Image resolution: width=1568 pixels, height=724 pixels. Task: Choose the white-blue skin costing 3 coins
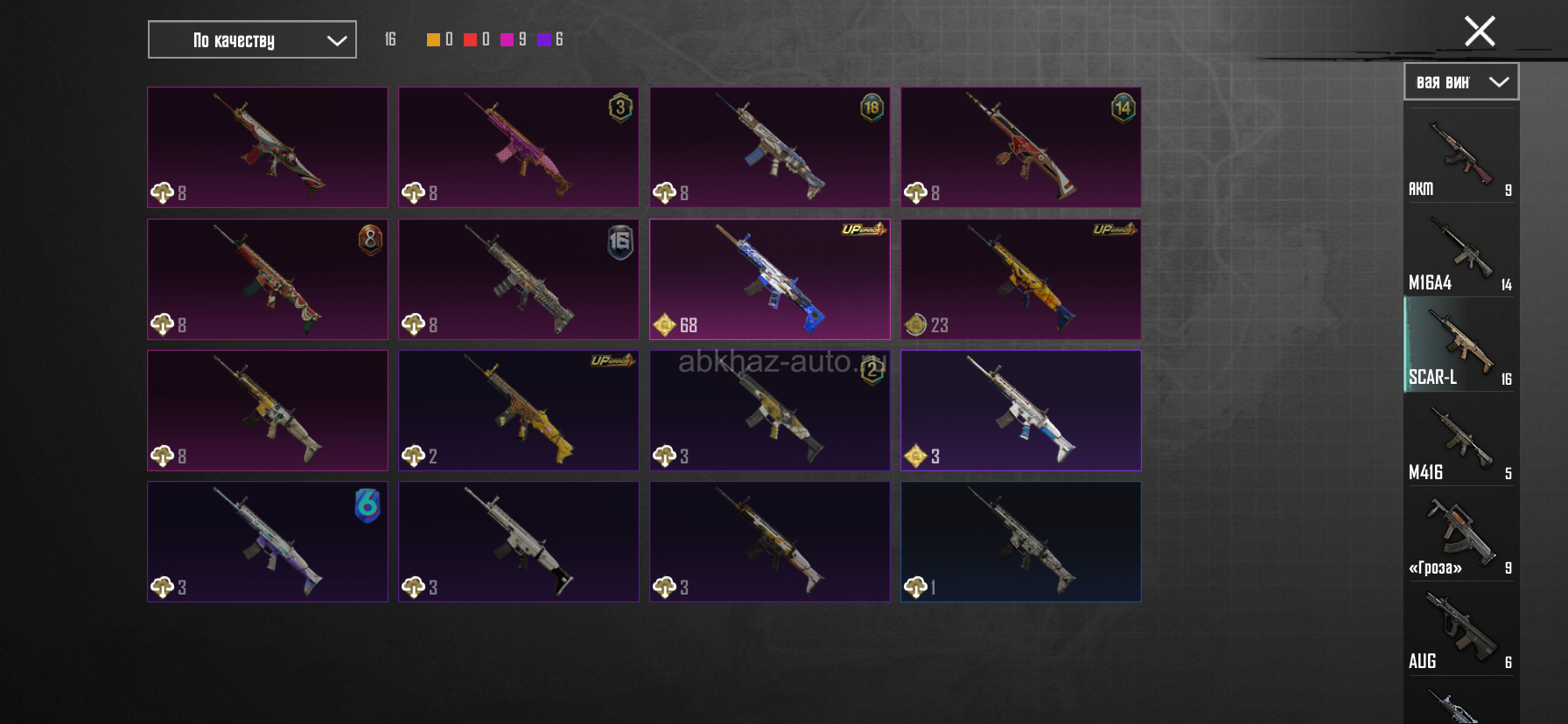click(x=1020, y=410)
